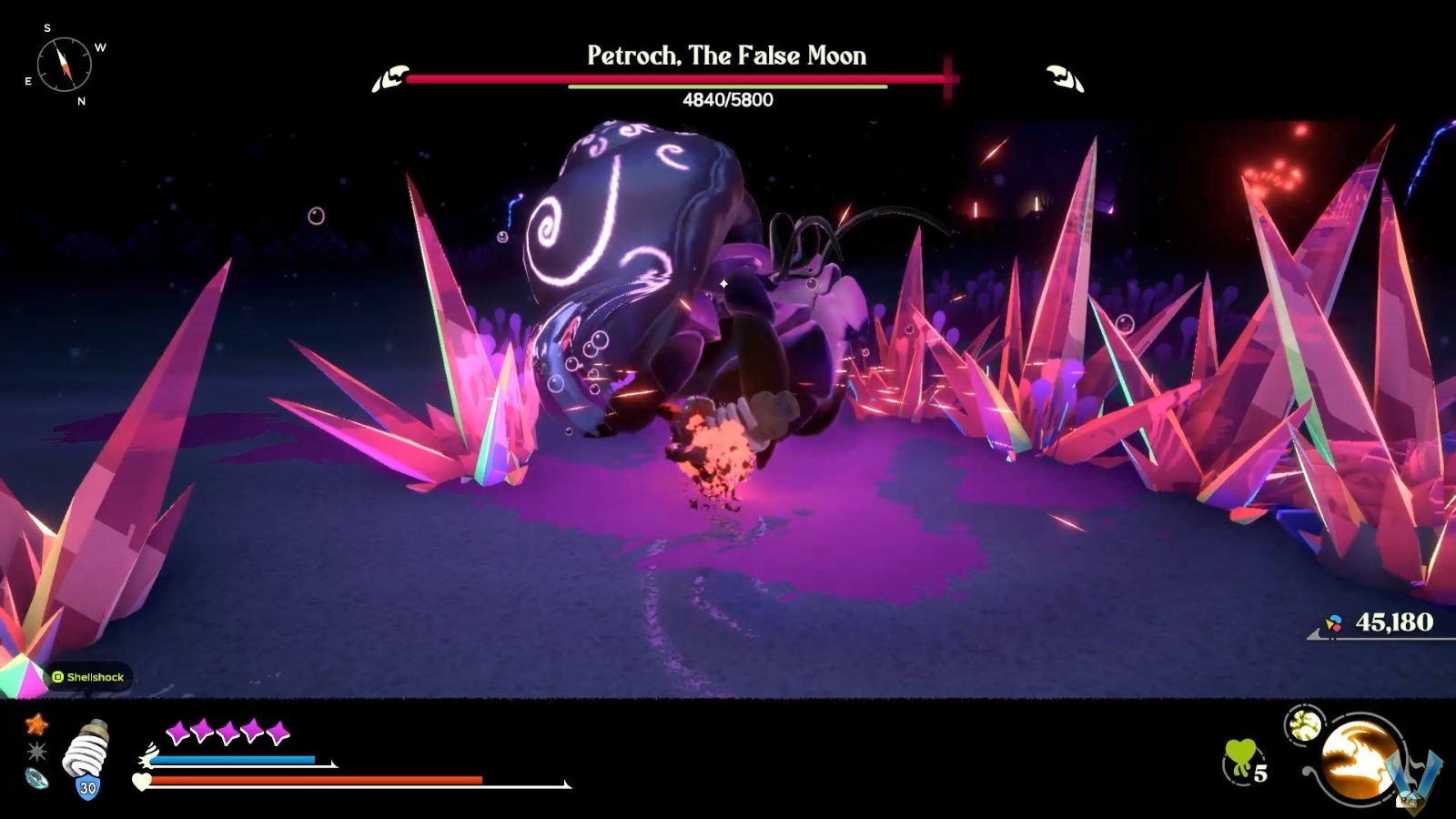Click the 4840/5800 boss health readout

(726, 100)
